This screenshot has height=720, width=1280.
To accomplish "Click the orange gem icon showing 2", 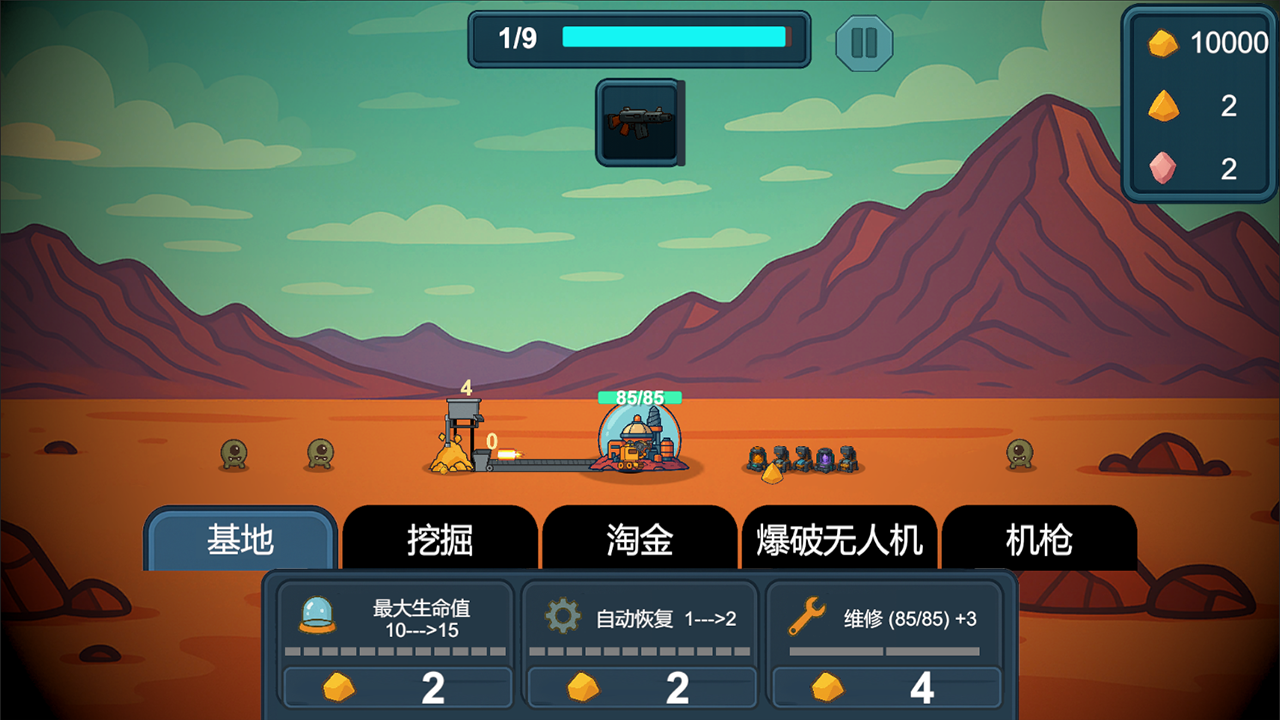I will point(1162,107).
